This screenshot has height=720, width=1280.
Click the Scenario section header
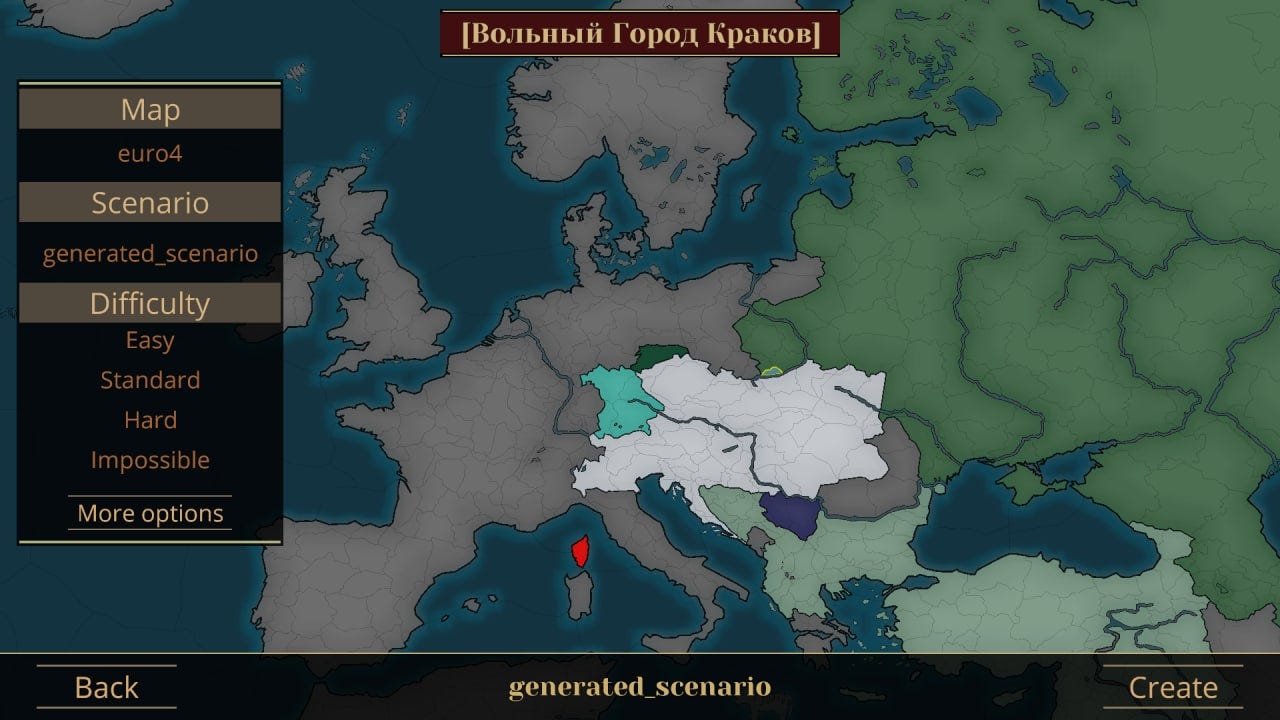(149, 202)
